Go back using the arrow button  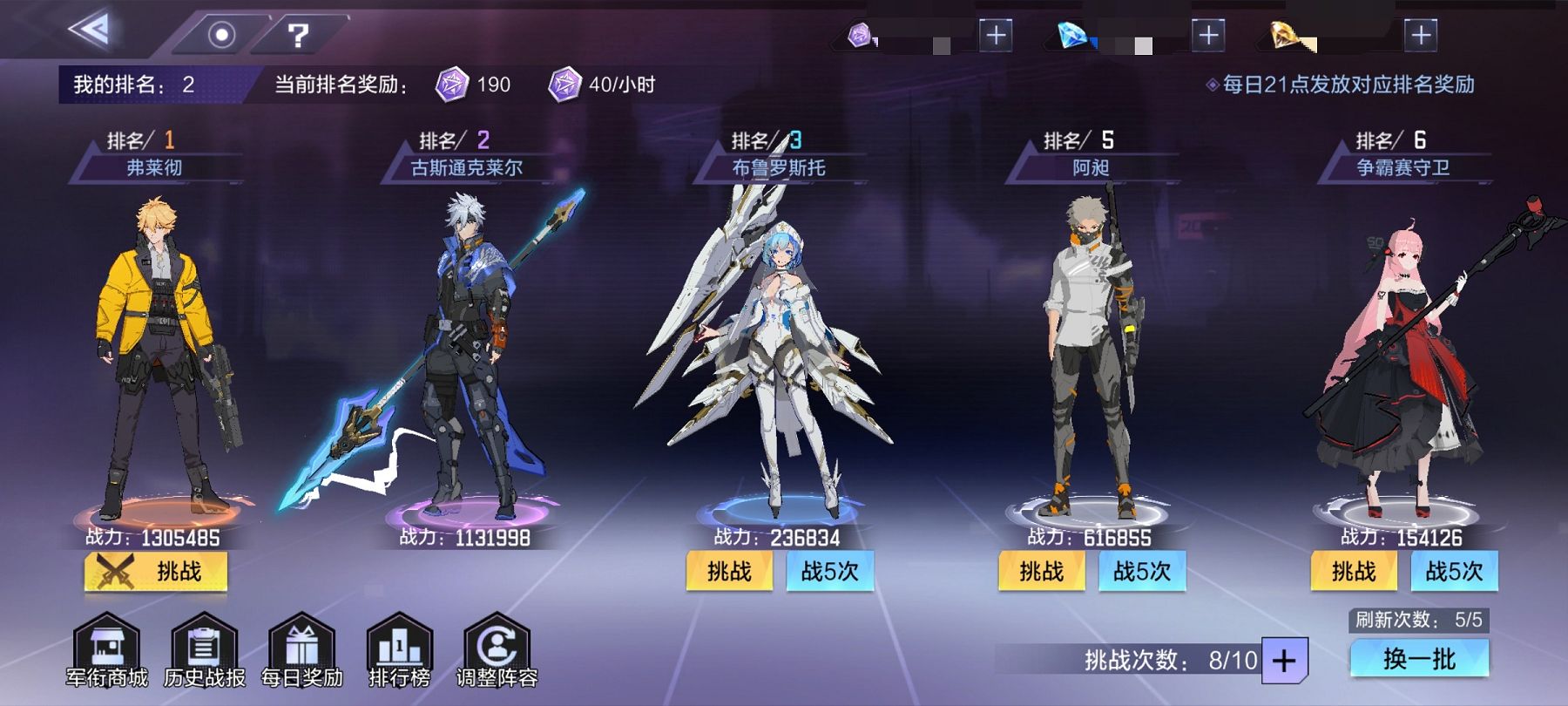[x=90, y=31]
